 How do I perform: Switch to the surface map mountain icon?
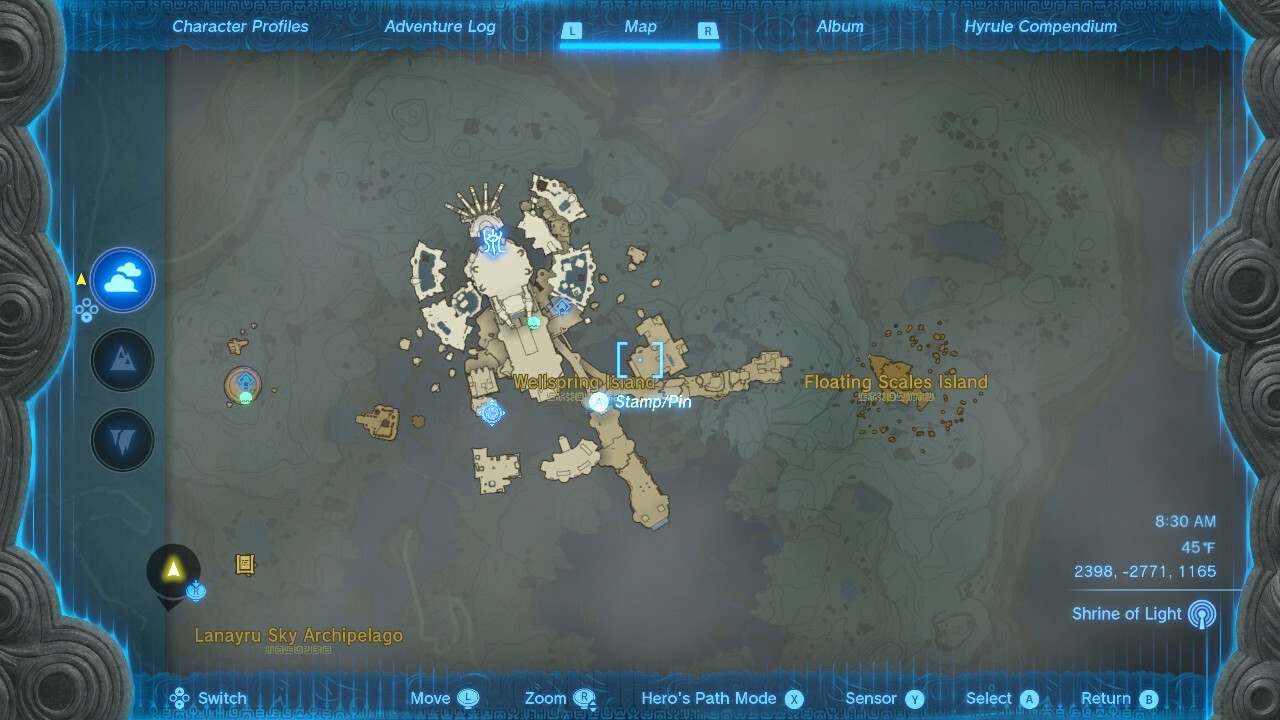click(x=122, y=360)
